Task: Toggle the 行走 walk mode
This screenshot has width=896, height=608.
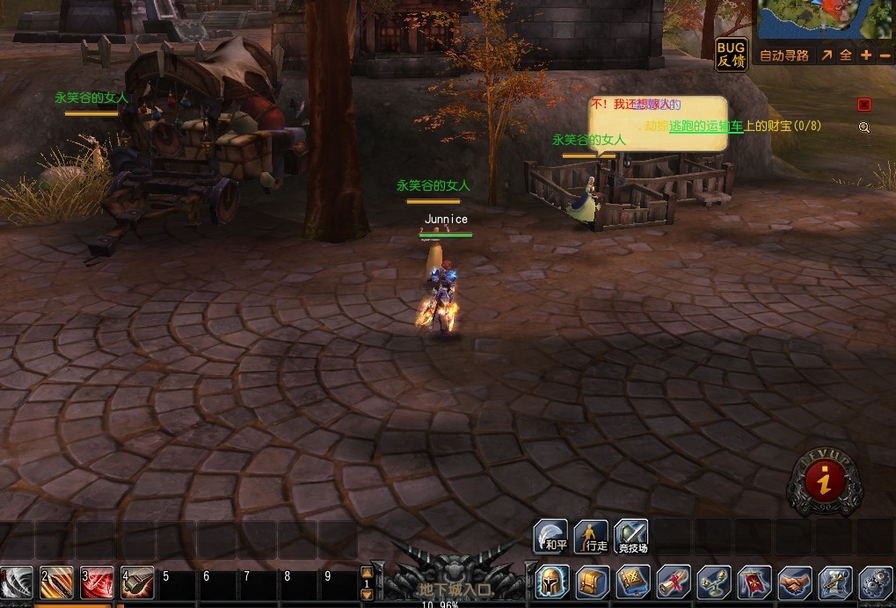Action: (591, 536)
